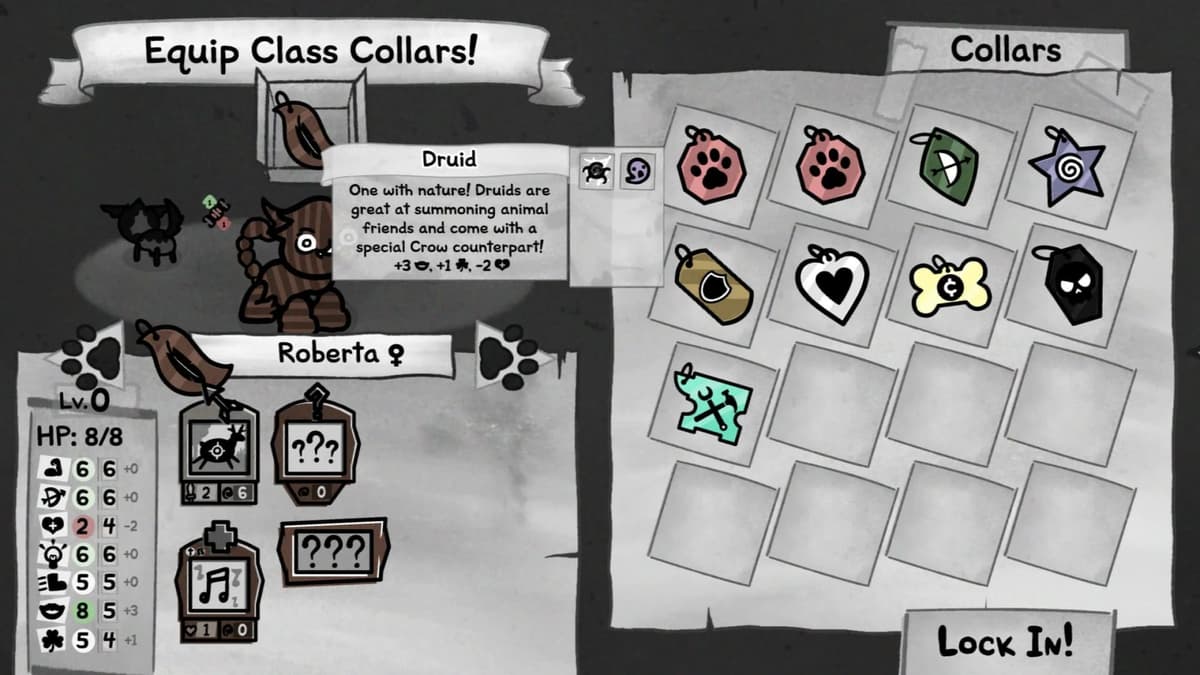Select the white heart collar
The image size is (1200, 675).
[x=830, y=283]
